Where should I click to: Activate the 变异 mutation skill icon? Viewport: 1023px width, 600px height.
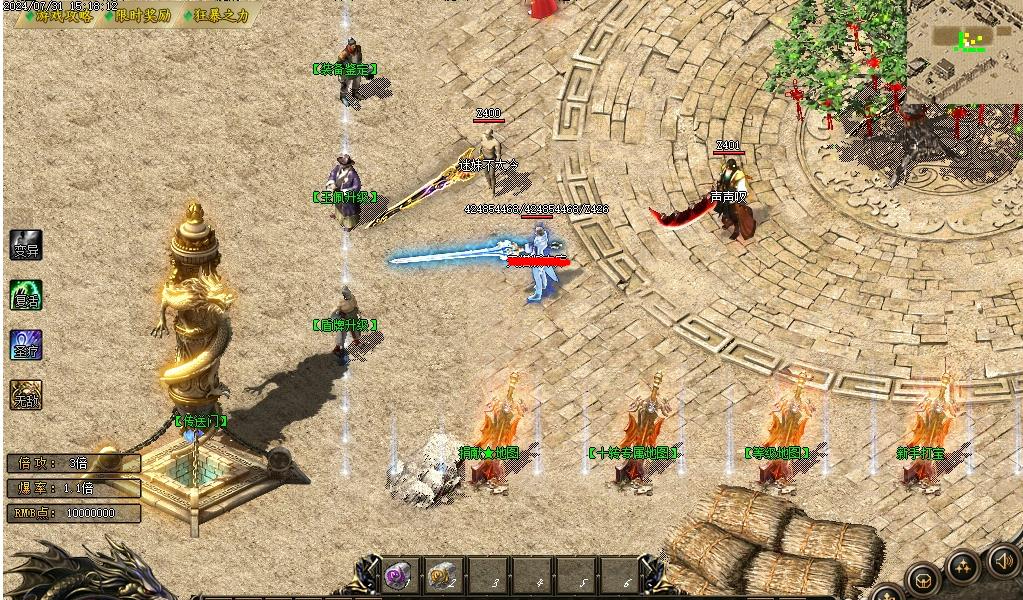[x=26, y=246]
